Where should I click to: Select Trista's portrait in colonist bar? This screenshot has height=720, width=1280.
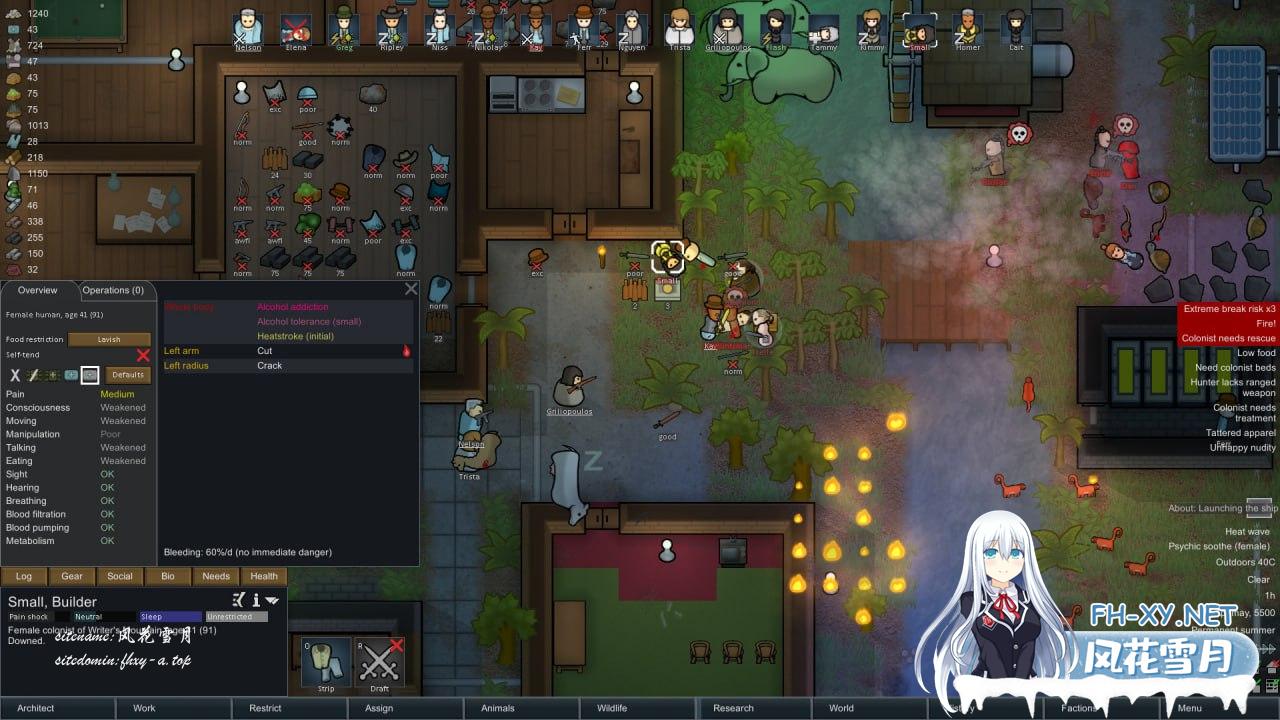point(680,28)
